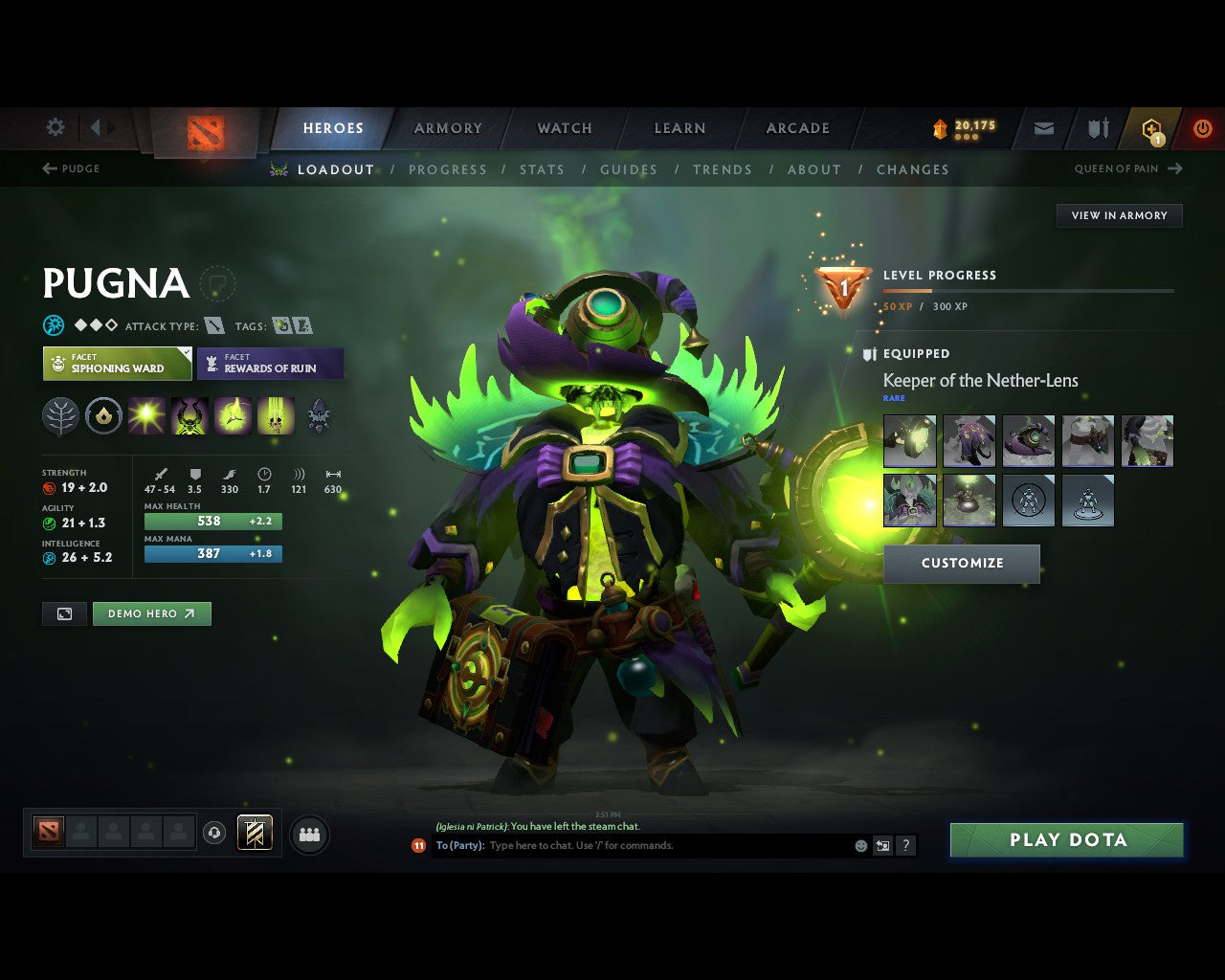The width and height of the screenshot is (1225, 980).
Task: Click the friends list icon near party slots
Action: coord(309,833)
